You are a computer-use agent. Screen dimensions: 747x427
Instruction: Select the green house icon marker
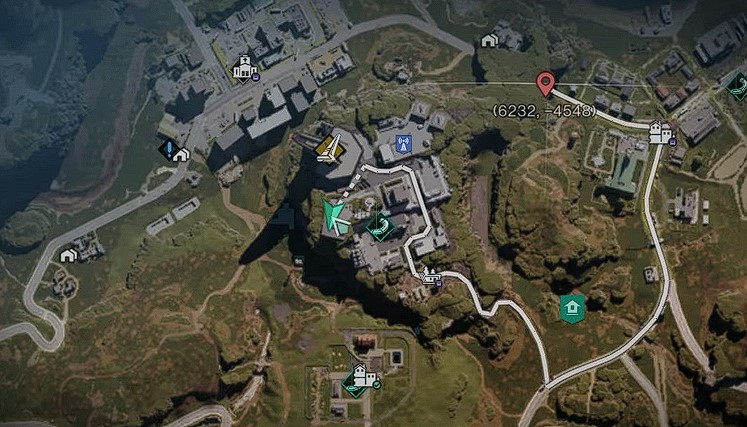tap(572, 306)
